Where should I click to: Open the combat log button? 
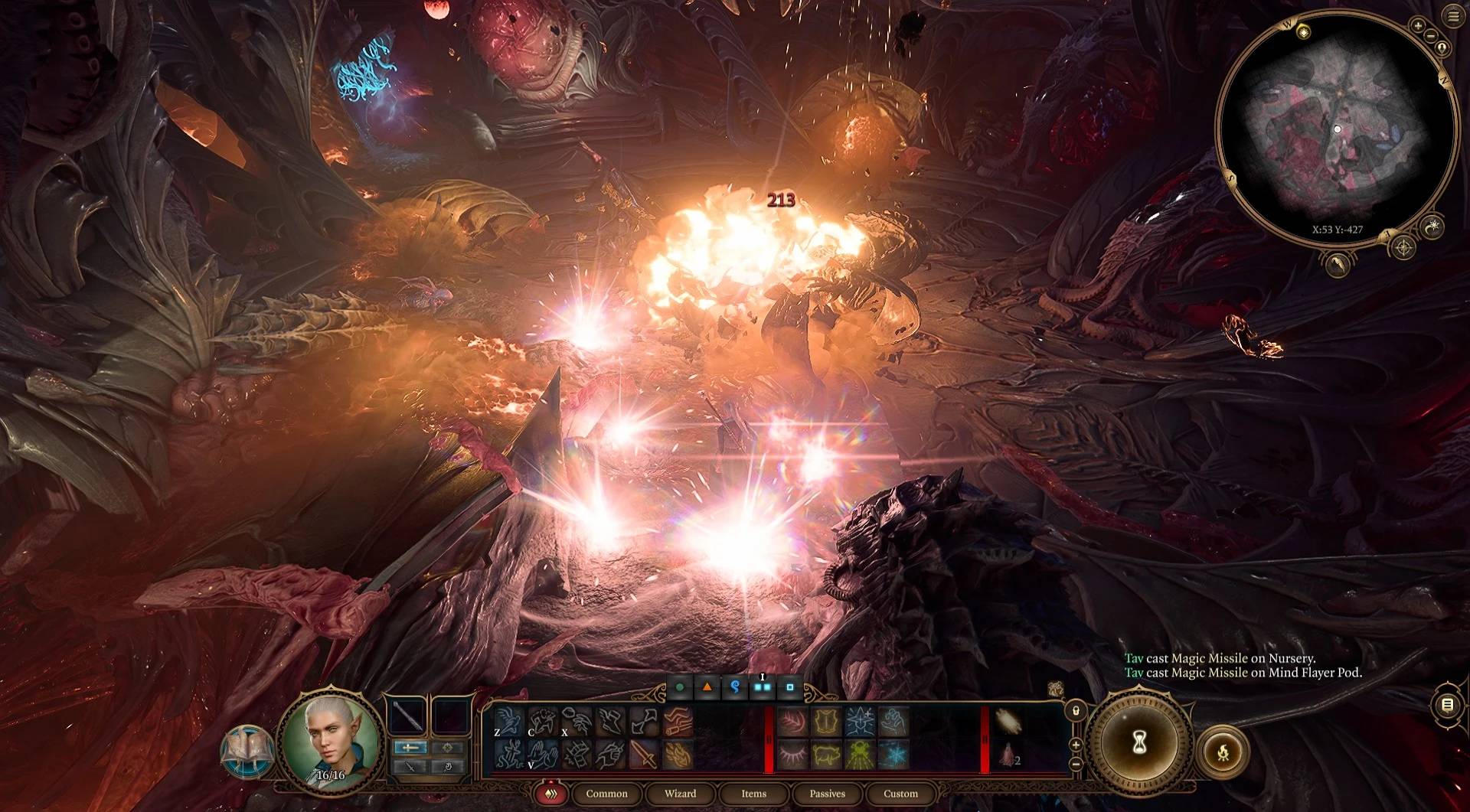point(1447,705)
